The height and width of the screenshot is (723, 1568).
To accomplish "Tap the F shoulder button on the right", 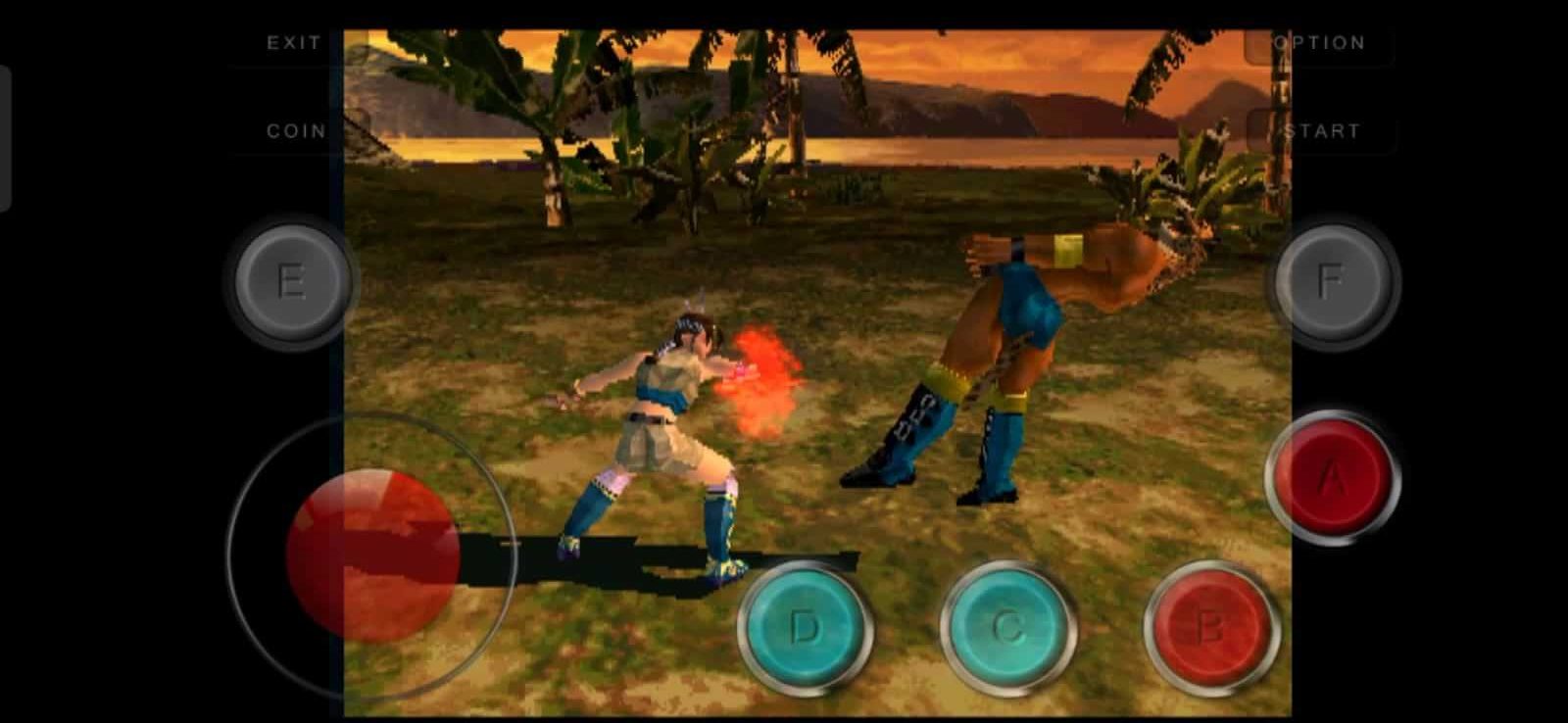I will [1331, 281].
